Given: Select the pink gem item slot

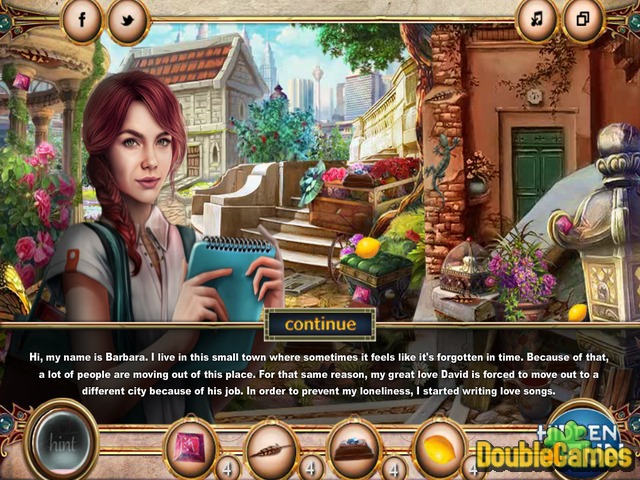Looking at the screenshot, I should click(190, 446).
